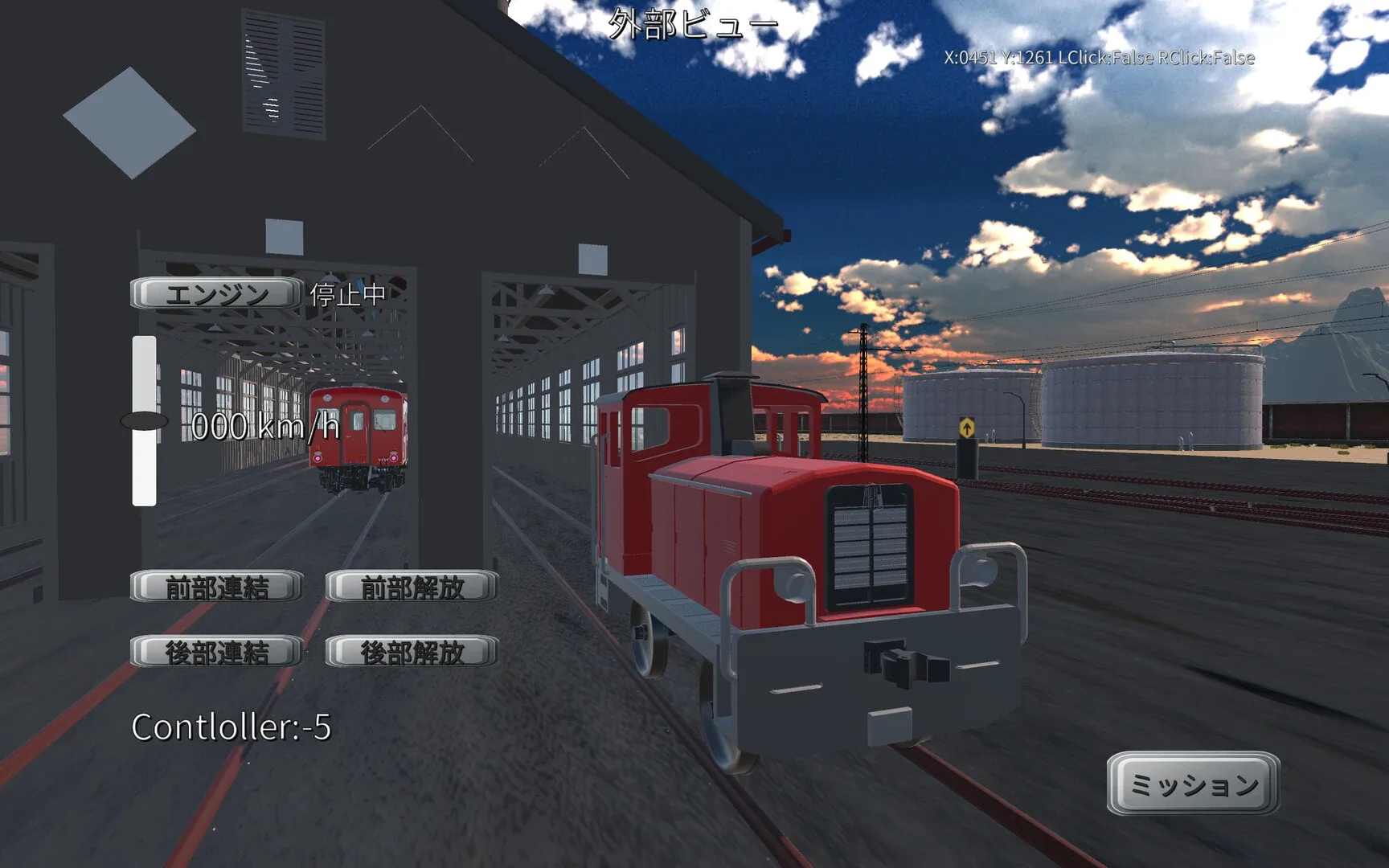The width and height of the screenshot is (1389, 868).
Task: Click the metallic エンジン control icon
Action: pyautogui.click(x=214, y=293)
